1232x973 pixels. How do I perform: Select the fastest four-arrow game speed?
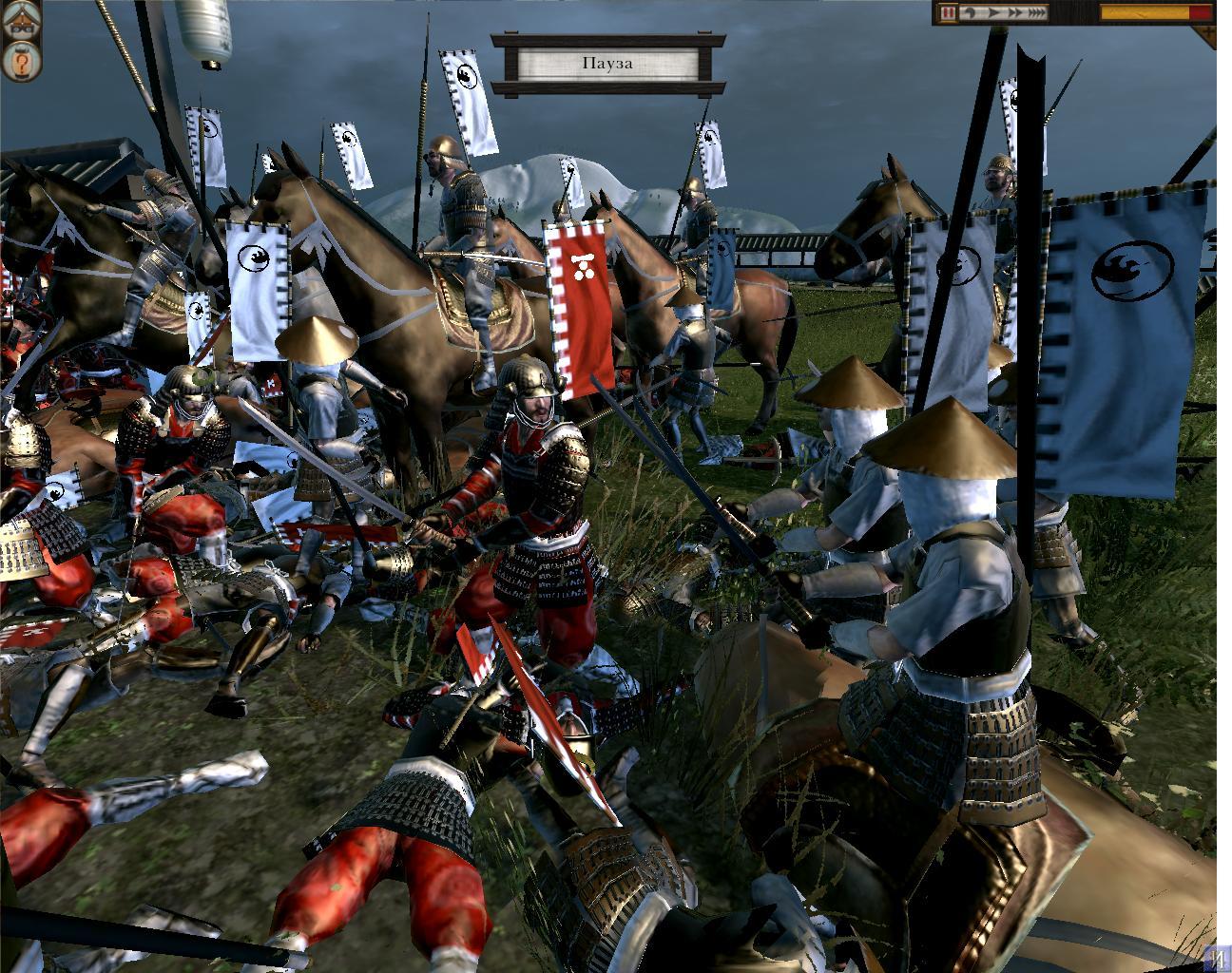coord(1035,13)
